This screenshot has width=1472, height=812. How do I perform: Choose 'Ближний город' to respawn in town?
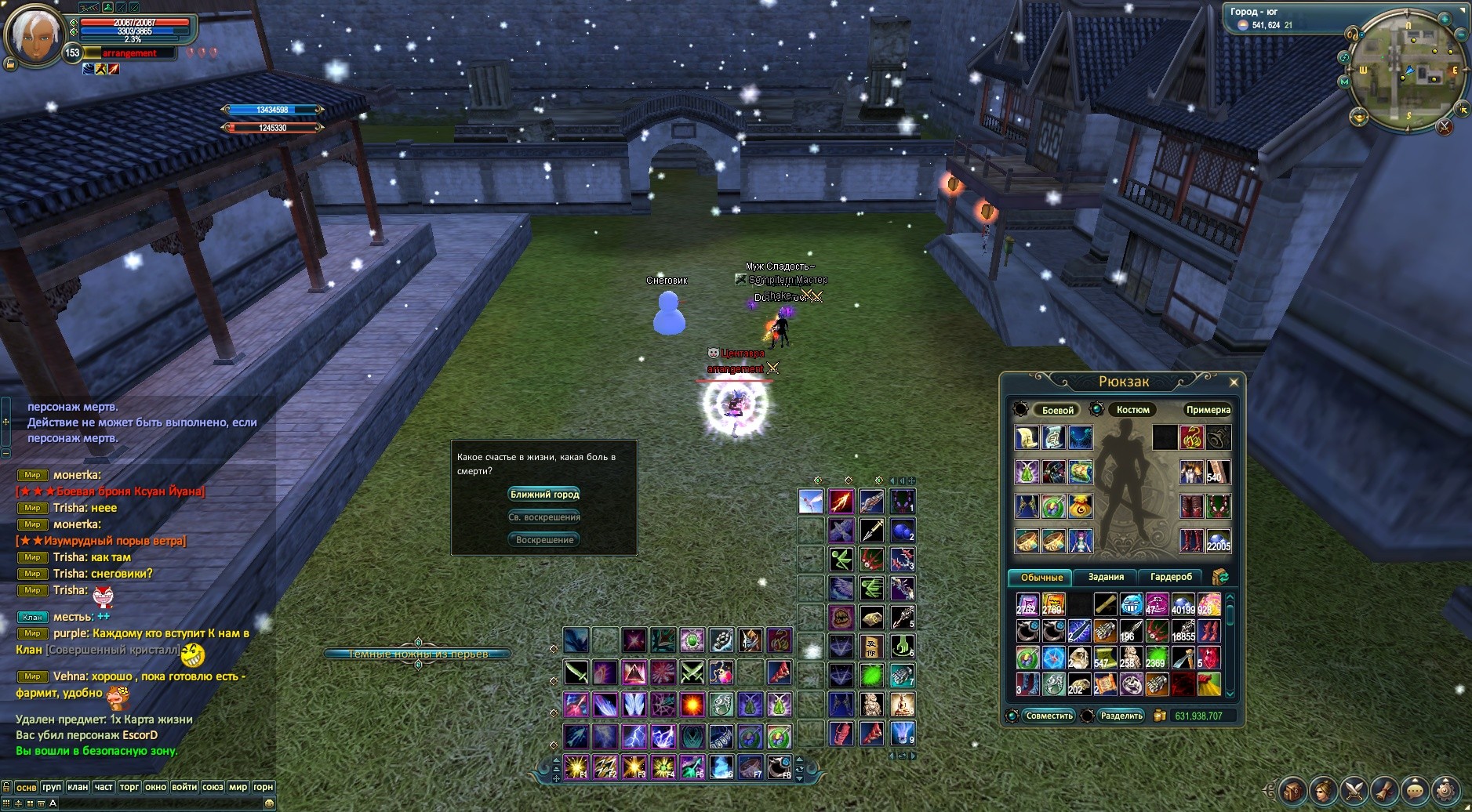[x=544, y=495]
